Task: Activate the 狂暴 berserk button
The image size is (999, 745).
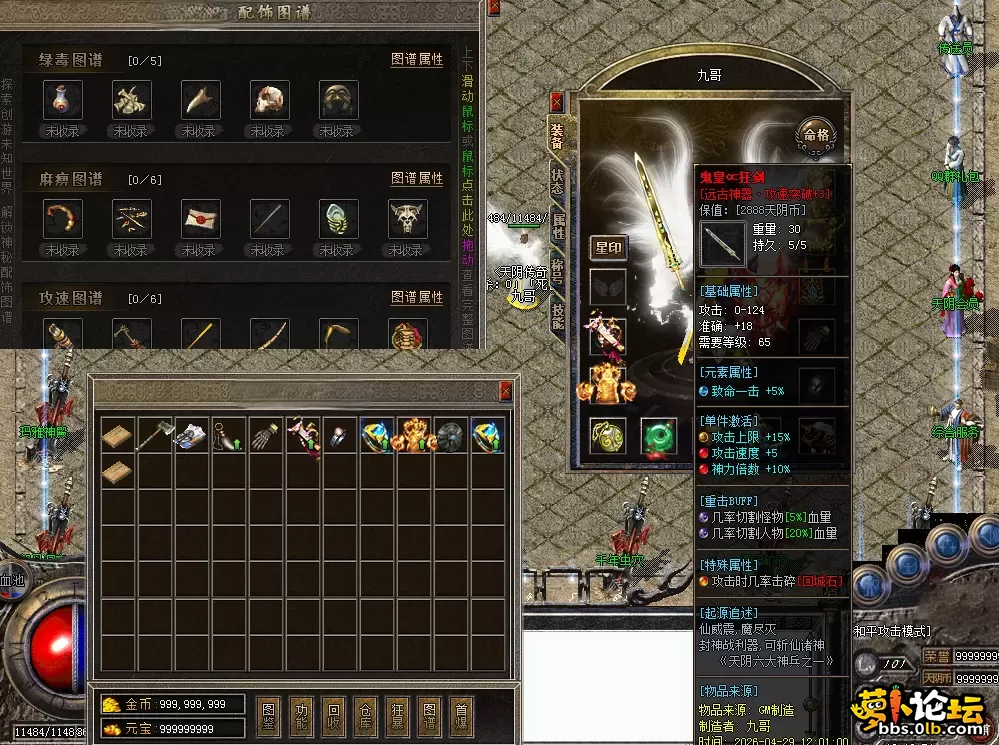Action: pyautogui.click(x=398, y=716)
